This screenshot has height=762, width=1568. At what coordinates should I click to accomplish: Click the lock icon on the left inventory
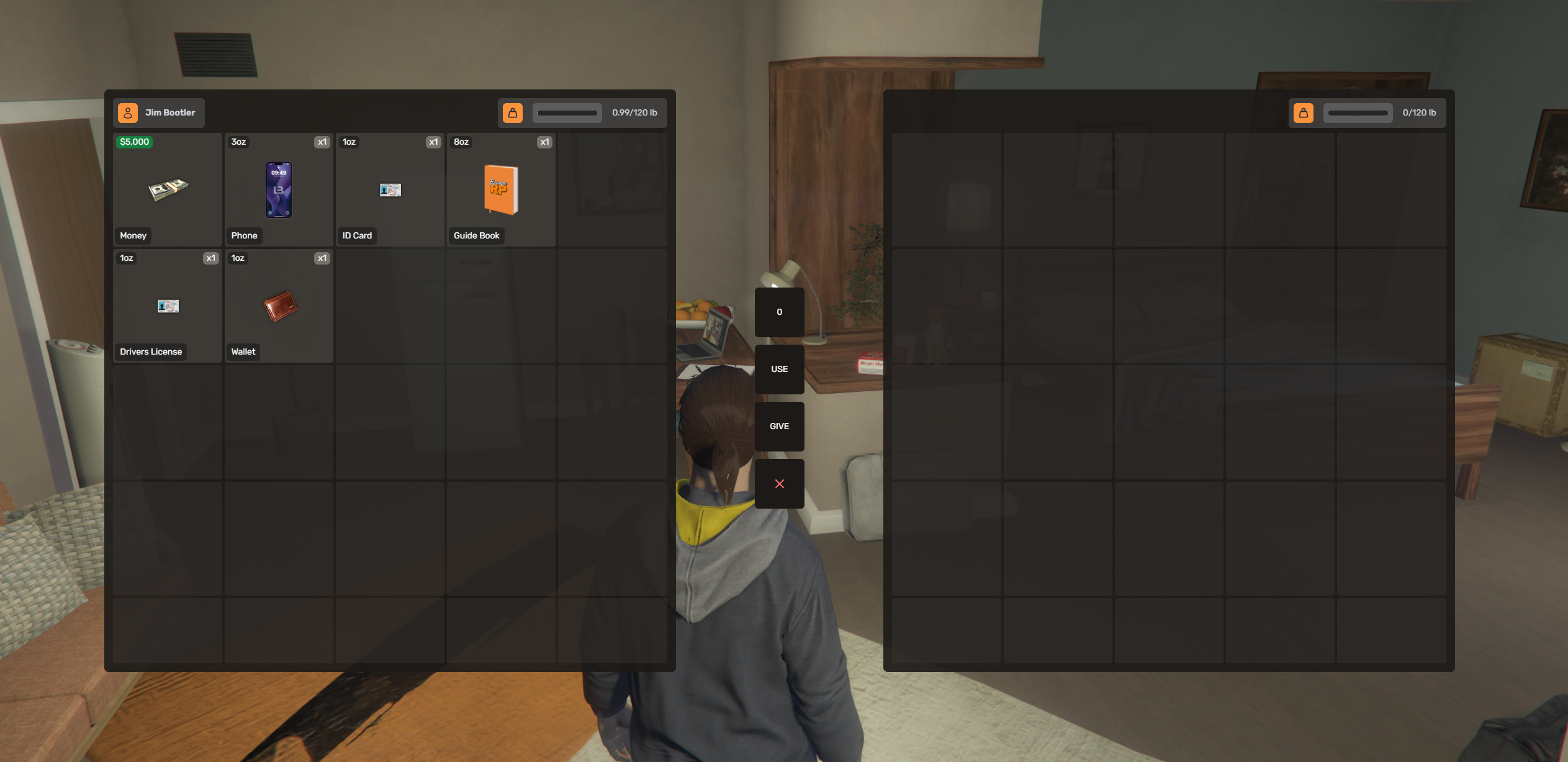[513, 112]
